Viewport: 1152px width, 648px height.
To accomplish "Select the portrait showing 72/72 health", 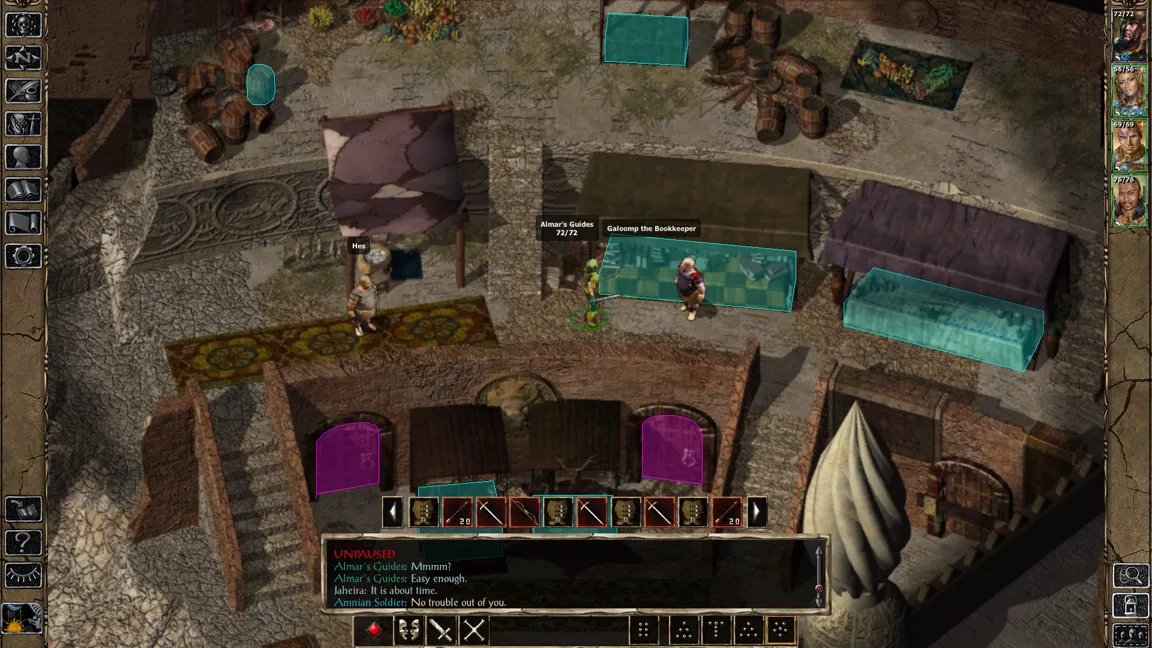I will click(1130, 35).
